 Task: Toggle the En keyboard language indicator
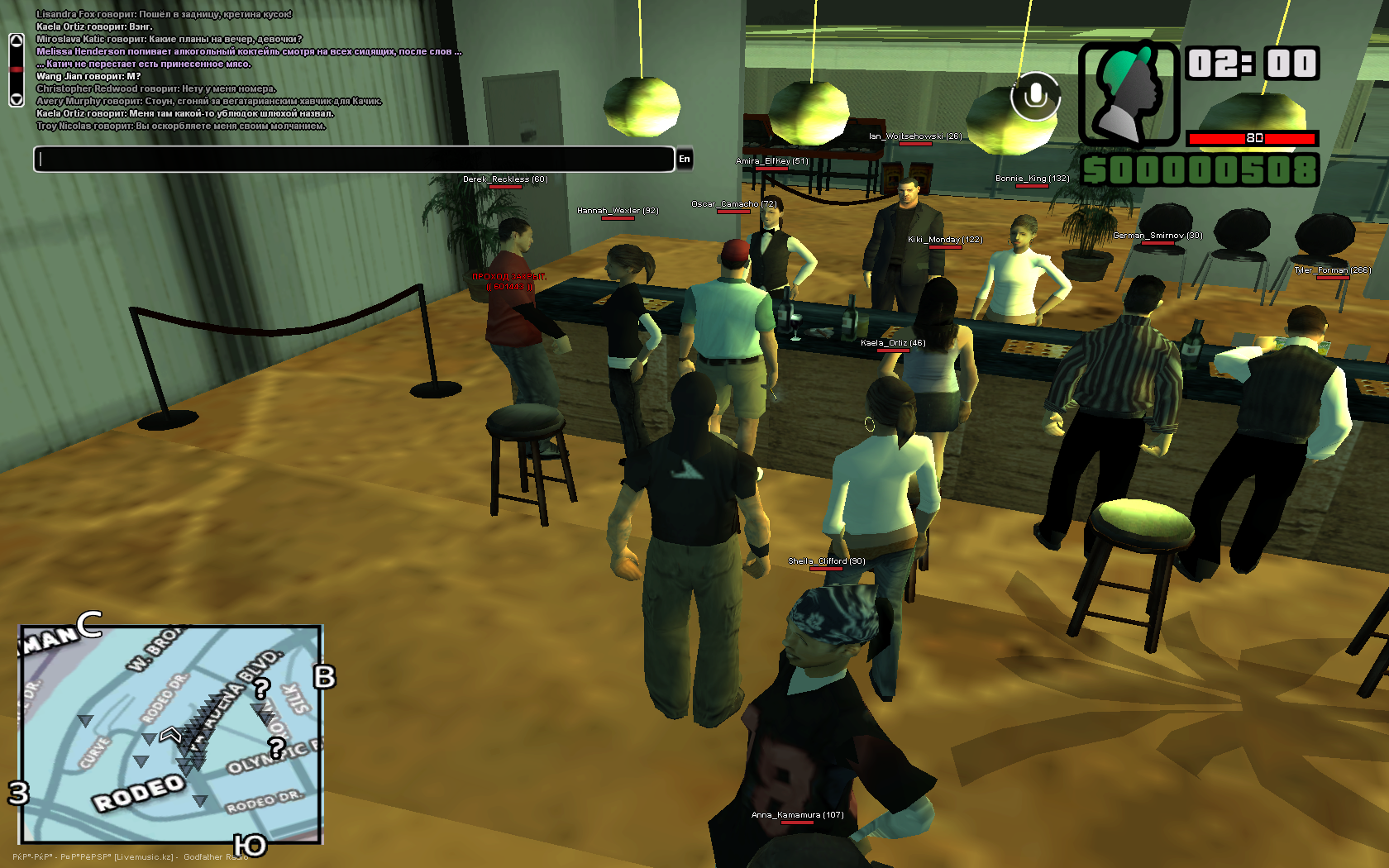pyautogui.click(x=685, y=160)
